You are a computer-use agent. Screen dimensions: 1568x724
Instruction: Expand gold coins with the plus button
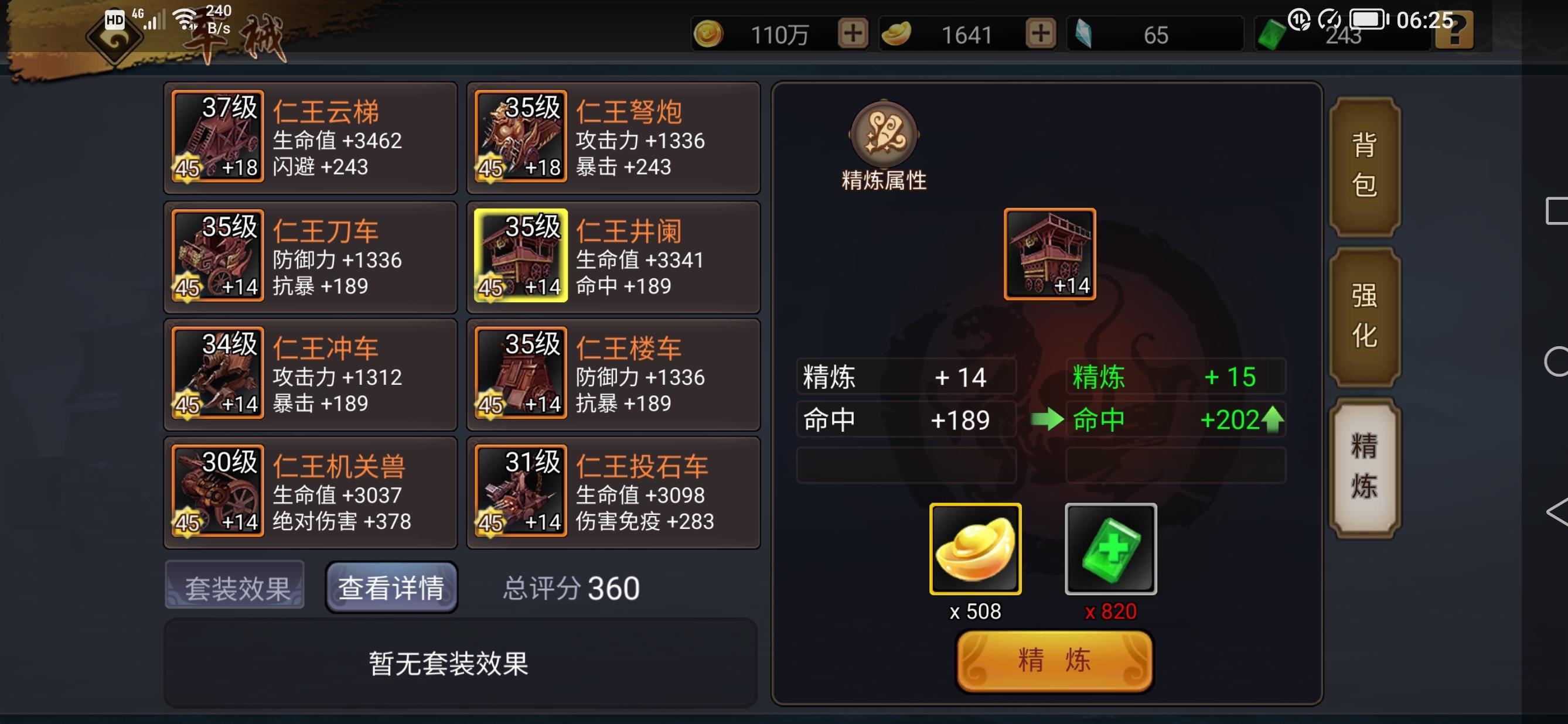(852, 35)
